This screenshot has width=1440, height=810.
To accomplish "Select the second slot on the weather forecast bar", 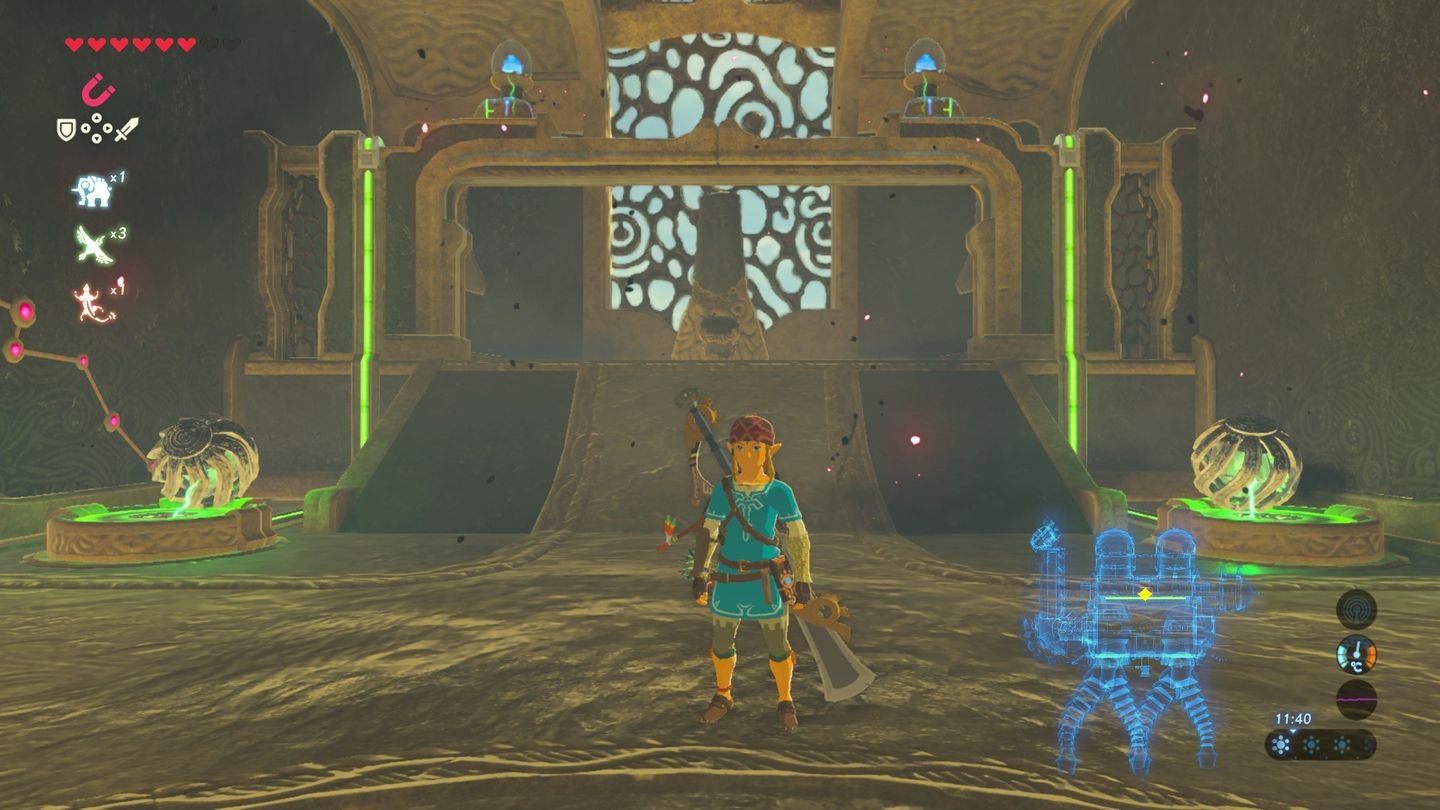I will point(1310,745).
